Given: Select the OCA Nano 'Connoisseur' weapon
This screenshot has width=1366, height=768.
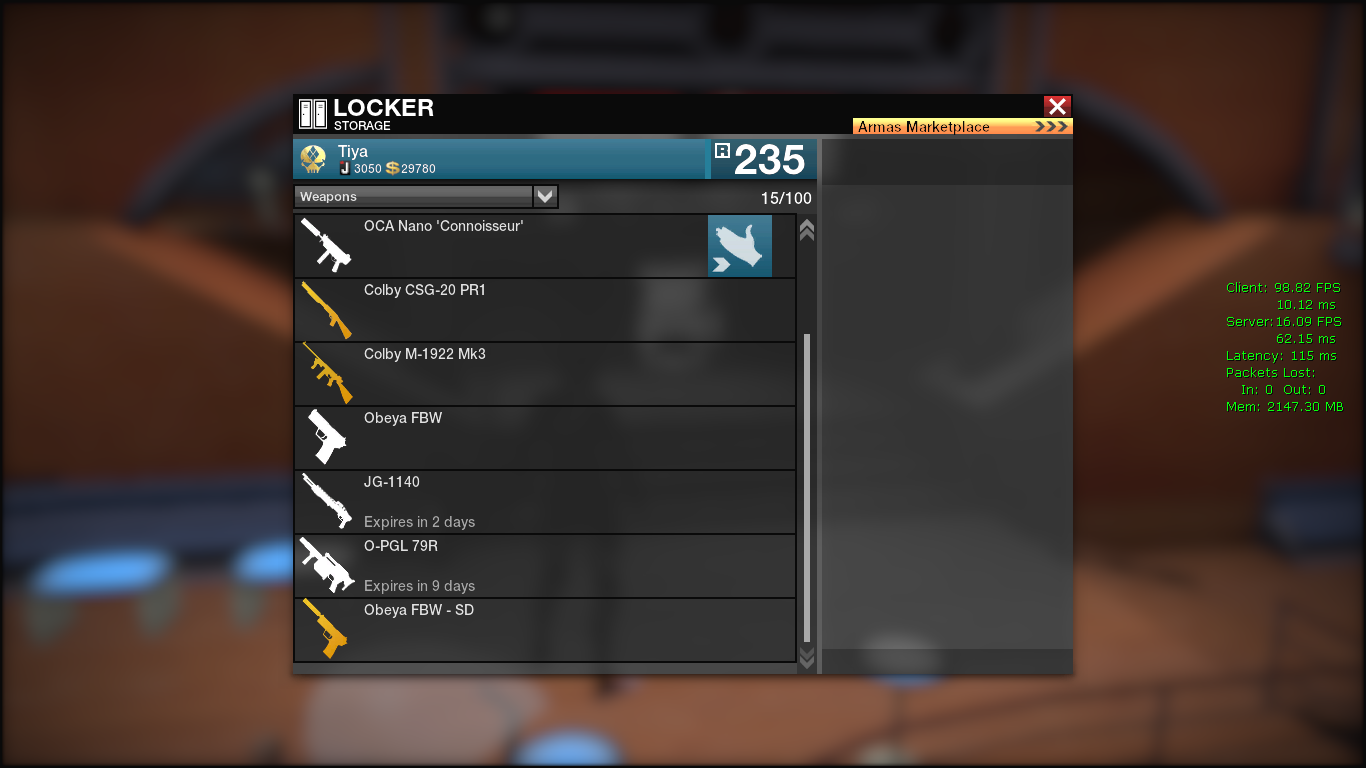Looking at the screenshot, I should pyautogui.click(x=500, y=246).
